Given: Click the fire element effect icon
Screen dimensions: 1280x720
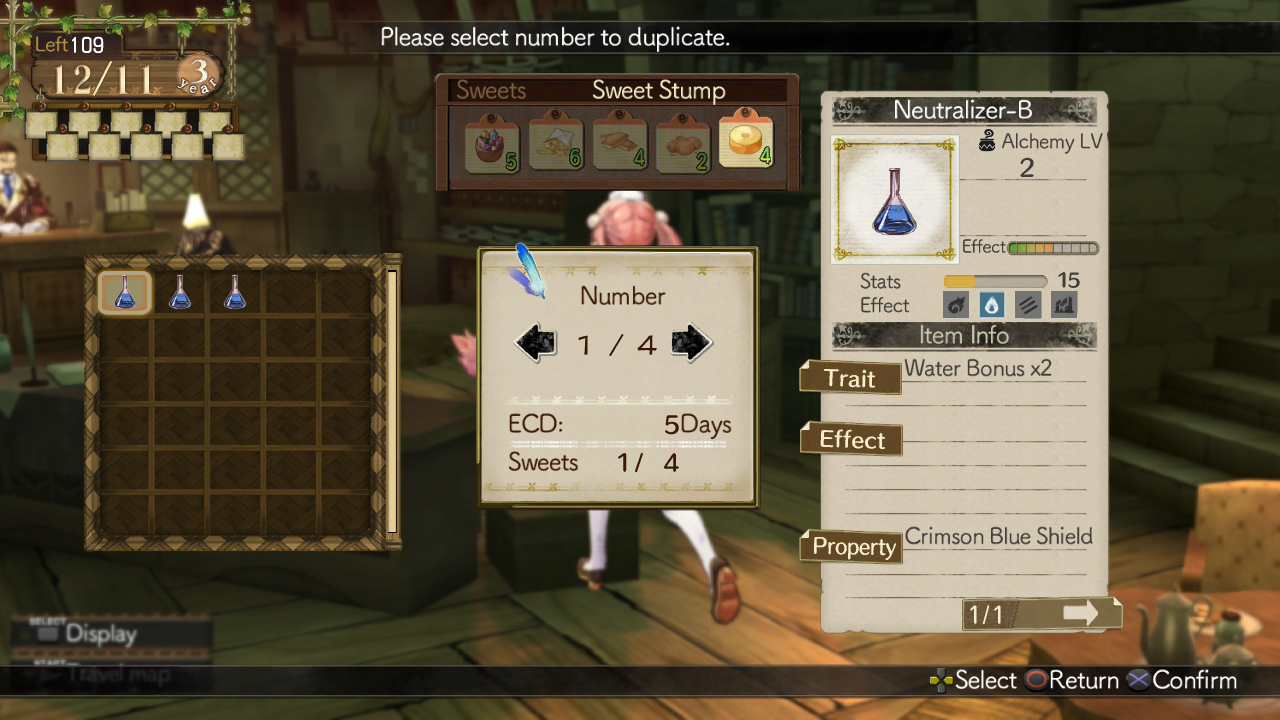Looking at the screenshot, I should 955,305.
